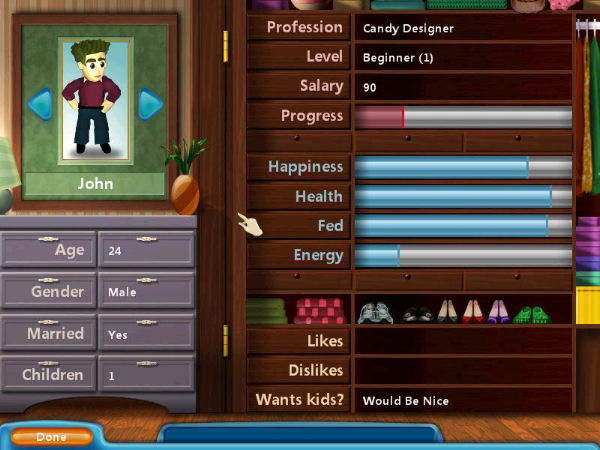Show the next character with right arrow

(x=150, y=103)
